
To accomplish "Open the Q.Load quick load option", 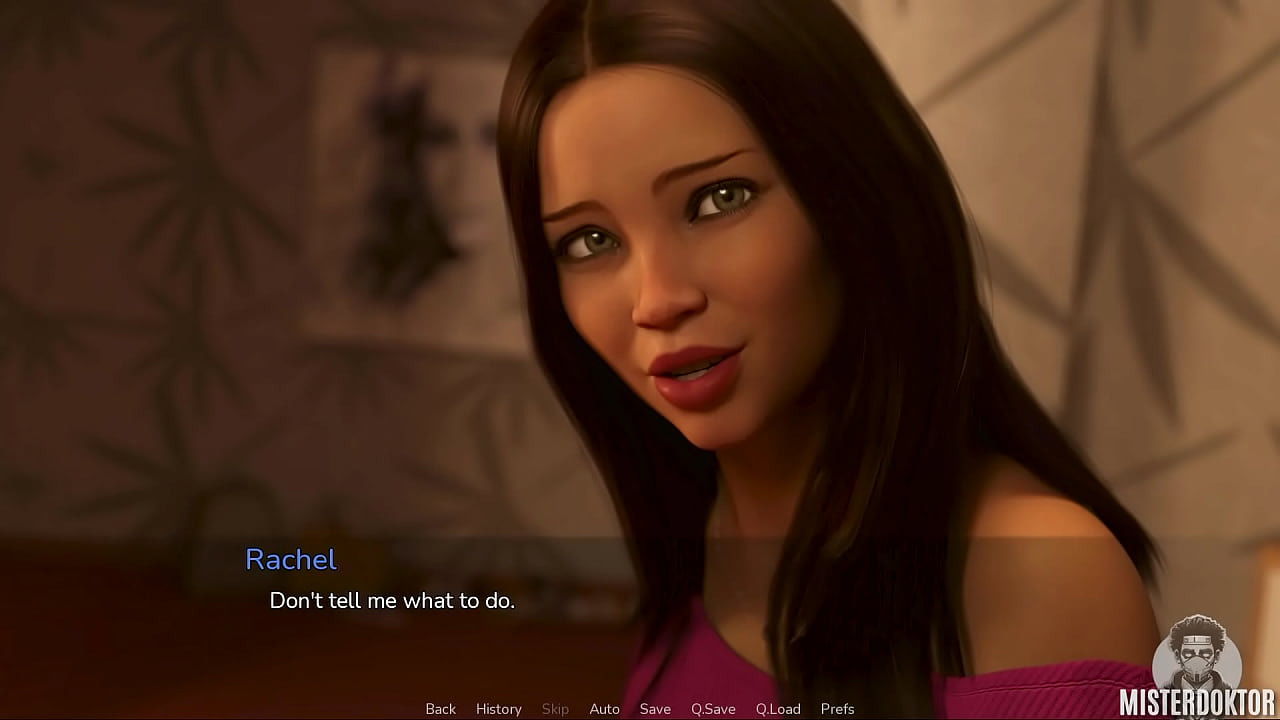I will click(x=778, y=708).
